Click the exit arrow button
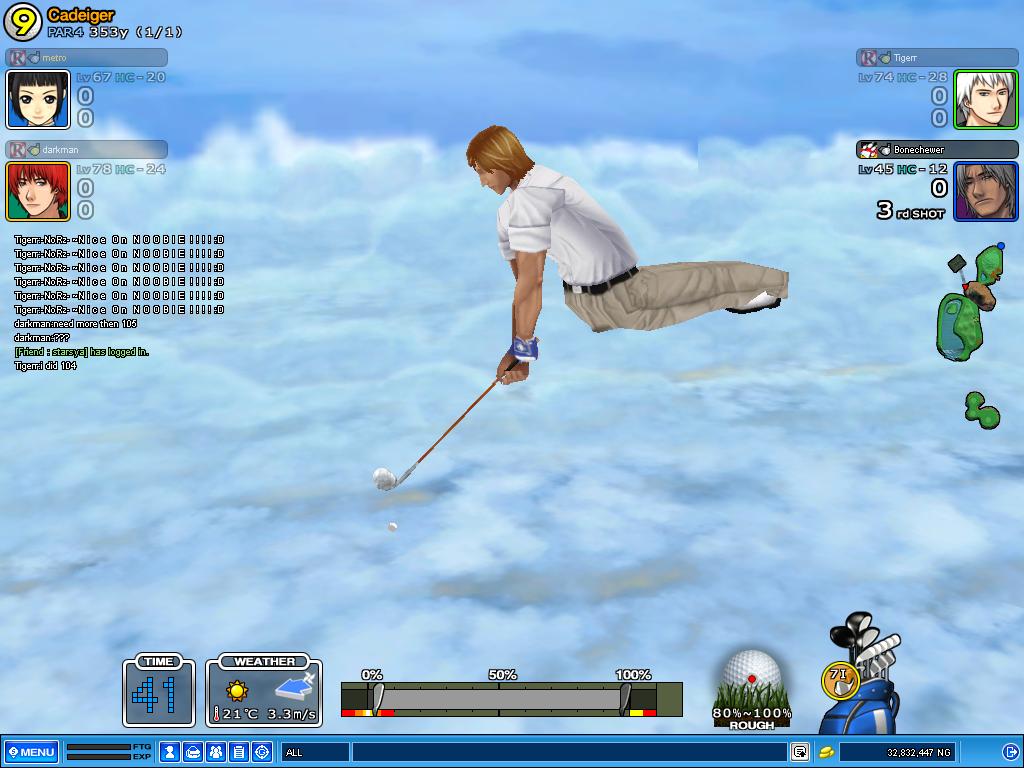The image size is (1024, 768). pyautogui.click(x=1010, y=752)
